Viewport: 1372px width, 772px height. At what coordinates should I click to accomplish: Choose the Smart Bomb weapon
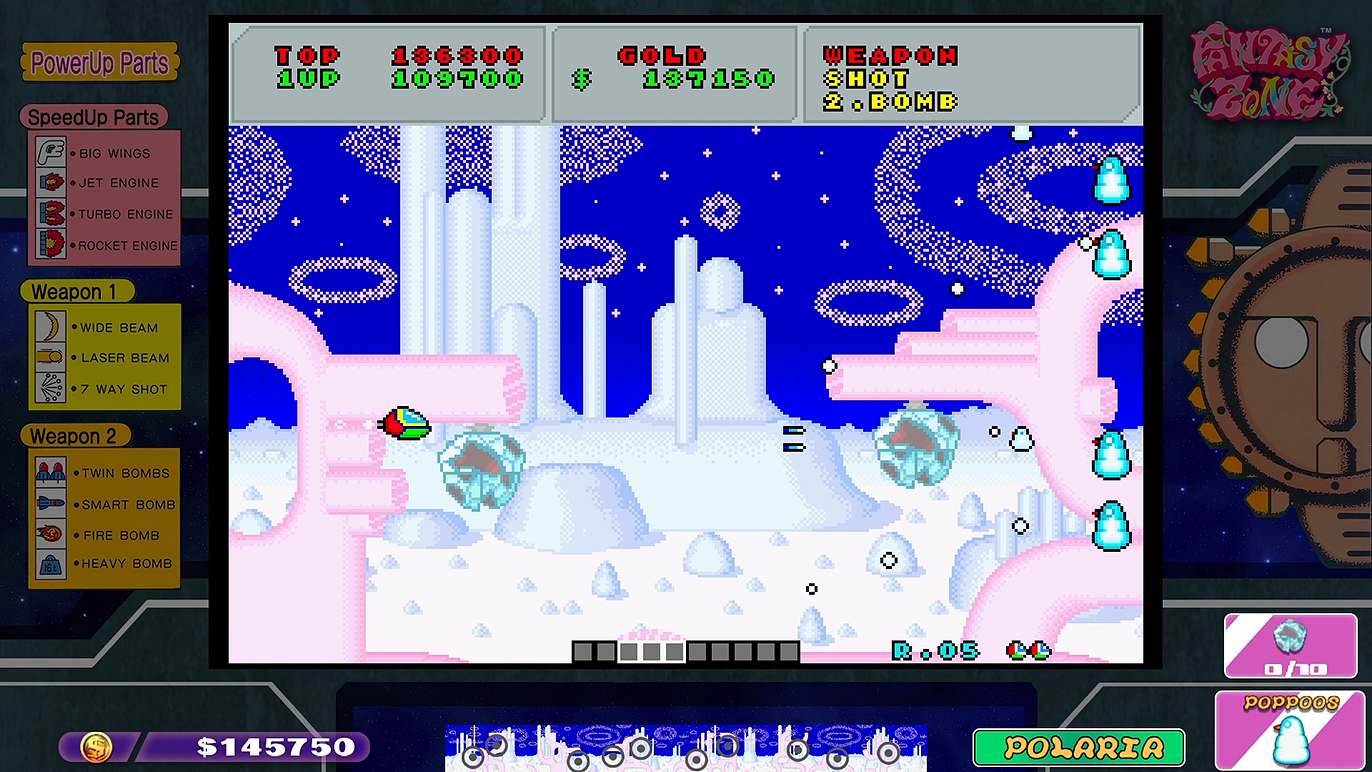click(105, 504)
